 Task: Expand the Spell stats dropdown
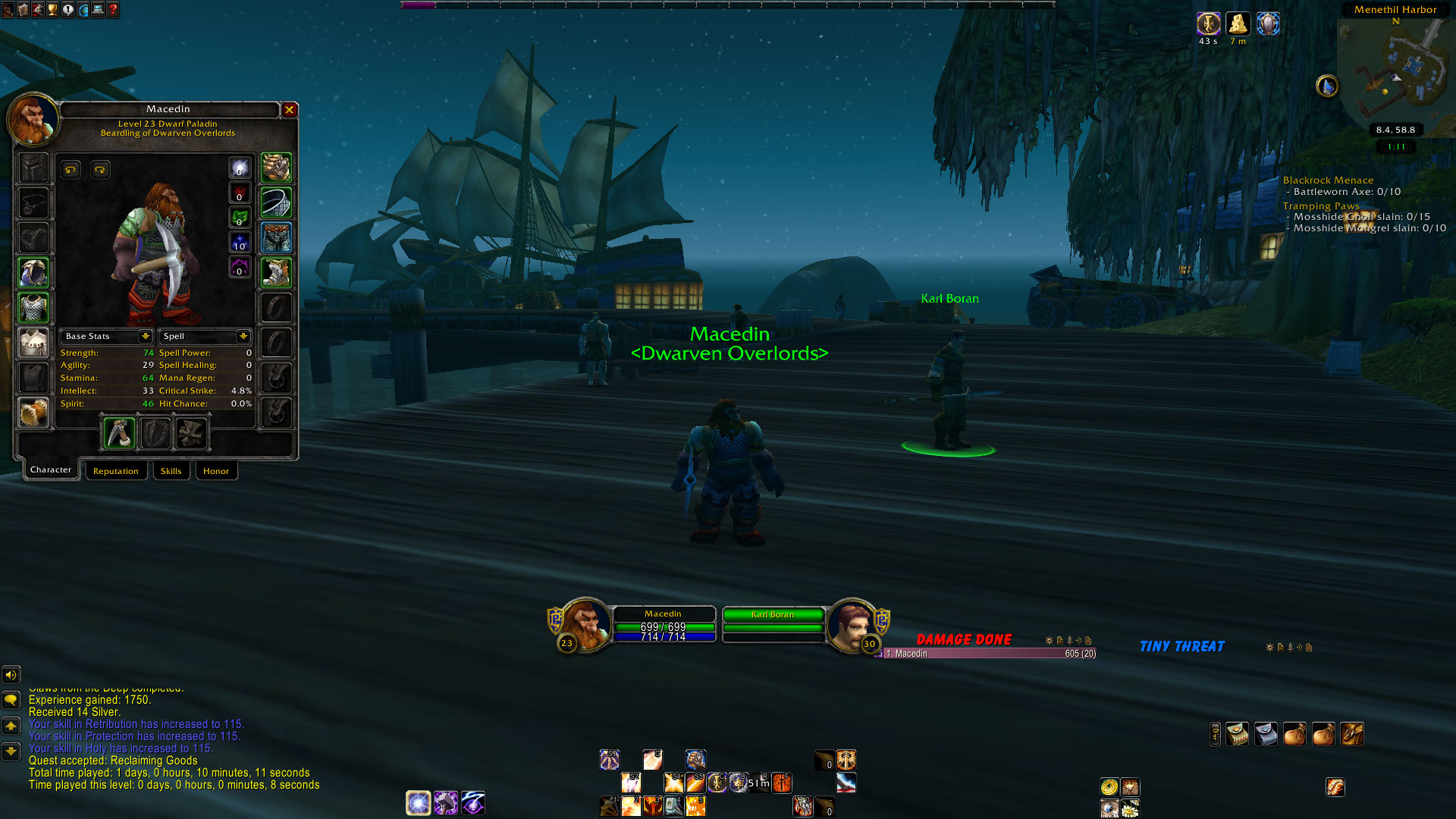pos(243,336)
